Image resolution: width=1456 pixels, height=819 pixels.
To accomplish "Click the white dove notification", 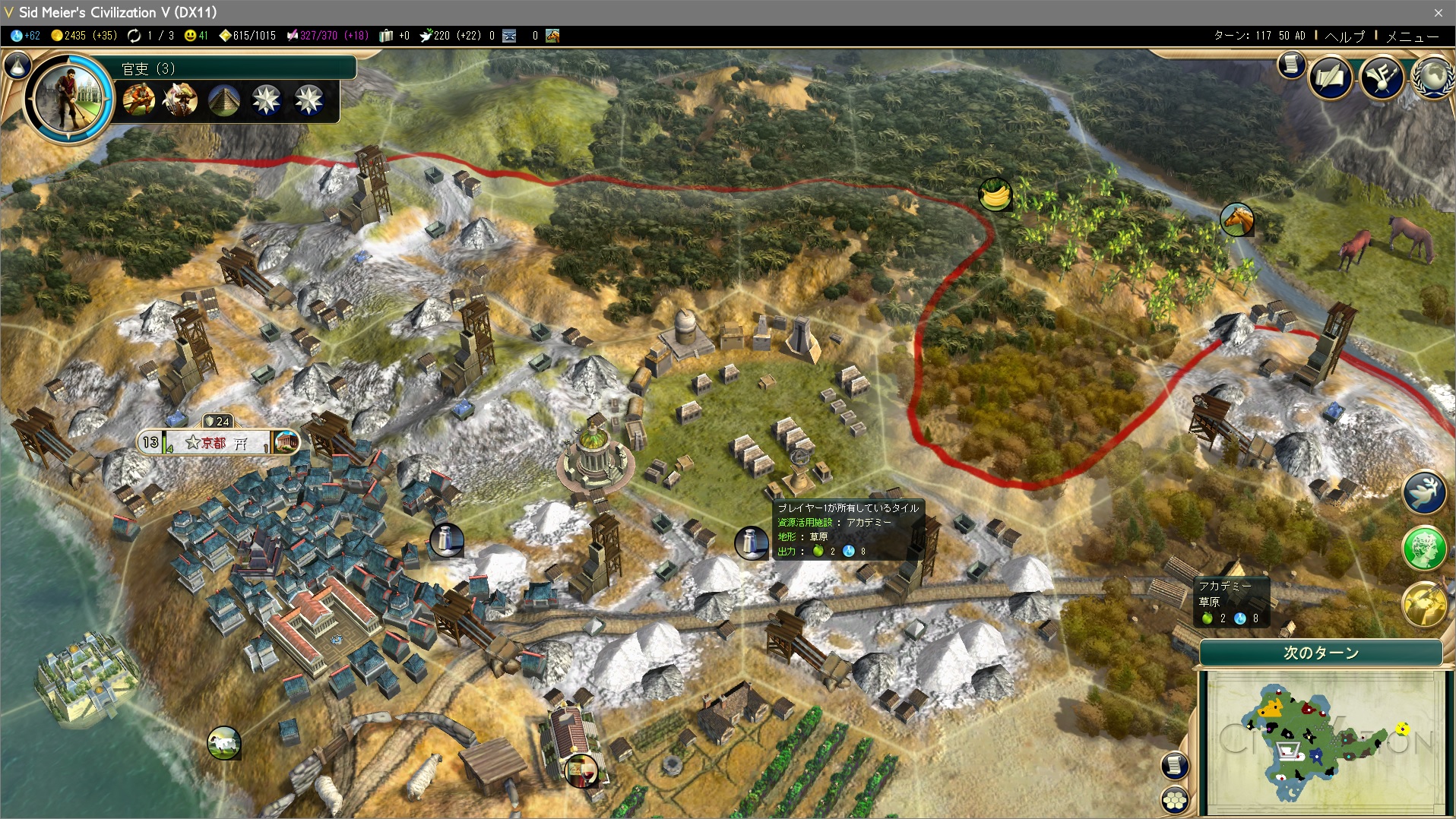I will 1424,492.
